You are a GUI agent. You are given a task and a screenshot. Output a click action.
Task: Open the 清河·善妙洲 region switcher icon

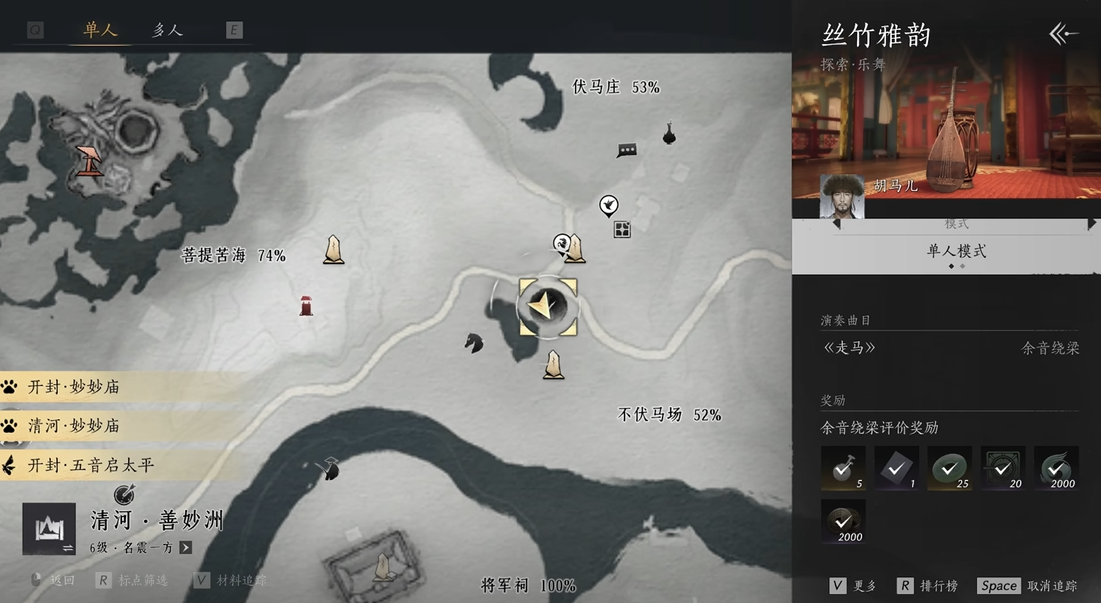pyautogui.click(x=49, y=529)
